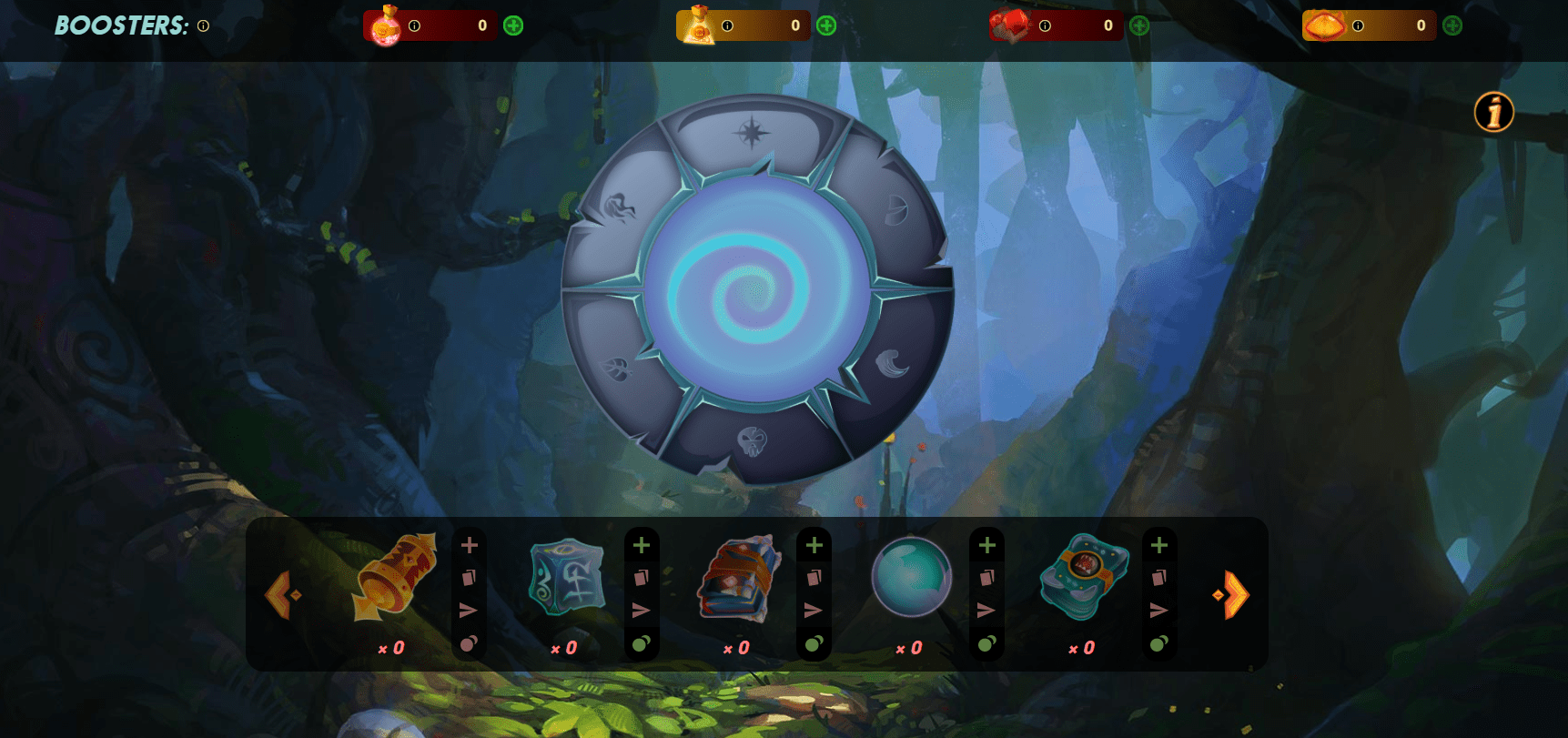Add more red crystal boosters
Viewport: 1568px width, 738px height.
[1139, 25]
